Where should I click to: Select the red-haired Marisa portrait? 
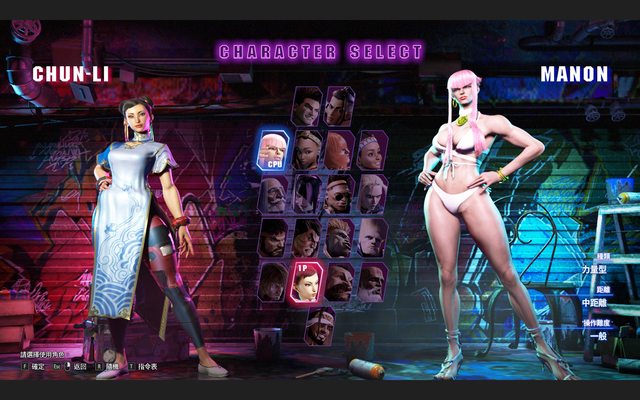click(x=340, y=150)
